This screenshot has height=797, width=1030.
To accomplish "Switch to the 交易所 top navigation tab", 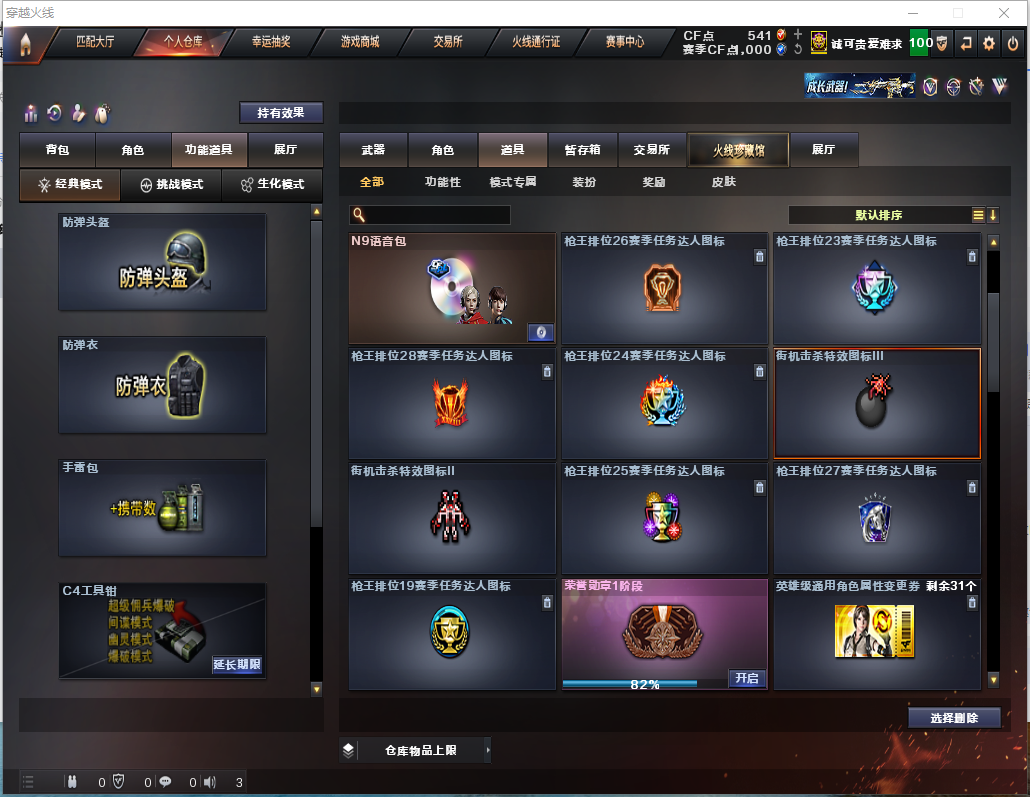I will (448, 42).
